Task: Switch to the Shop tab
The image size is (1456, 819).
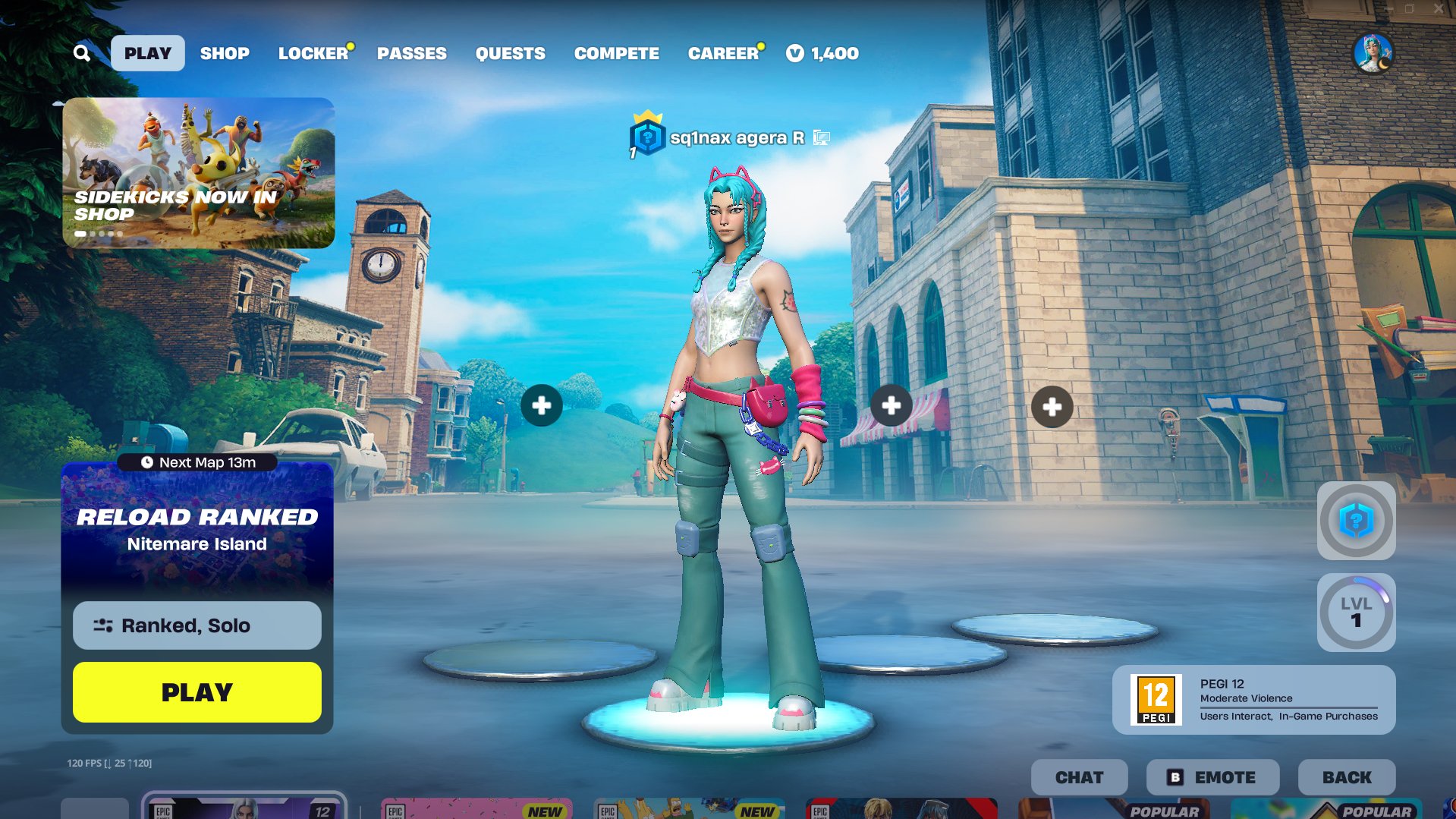Action: click(x=225, y=53)
